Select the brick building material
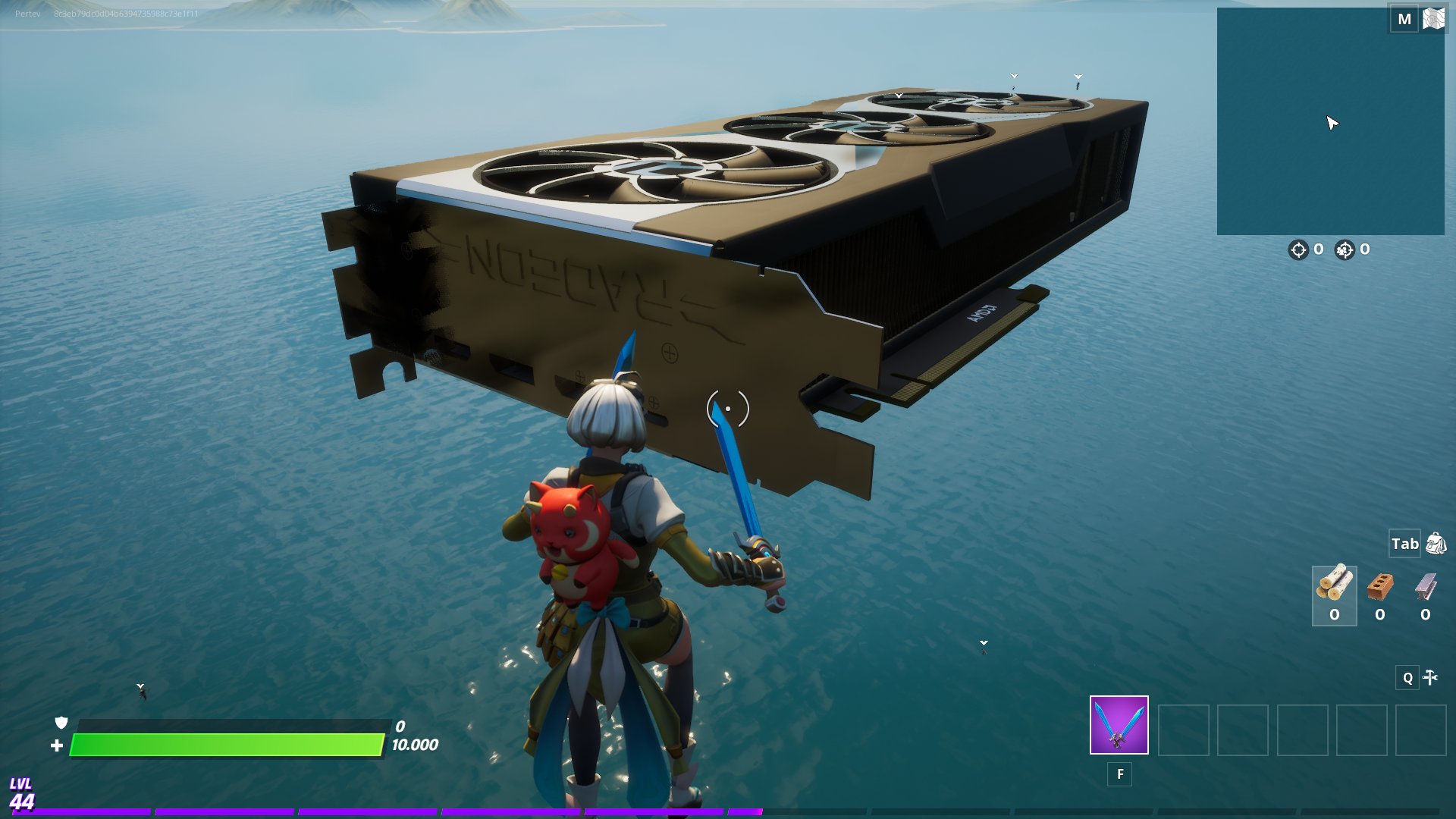This screenshot has width=1456, height=819. coord(1380,587)
